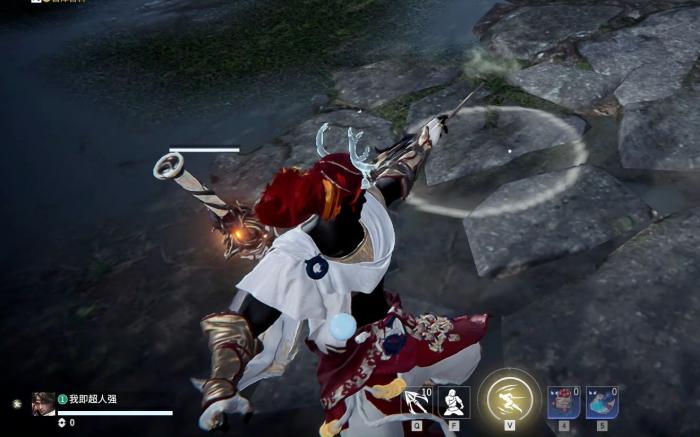The image size is (700, 437).
Task: Click the player portrait avatar
Action: 43,403
